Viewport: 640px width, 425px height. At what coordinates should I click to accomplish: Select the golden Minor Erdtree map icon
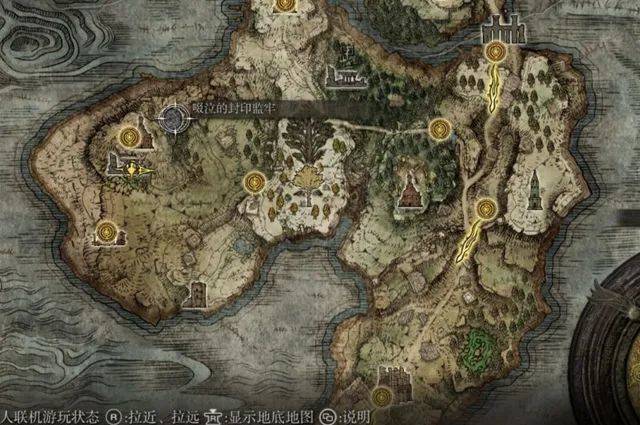(304, 178)
